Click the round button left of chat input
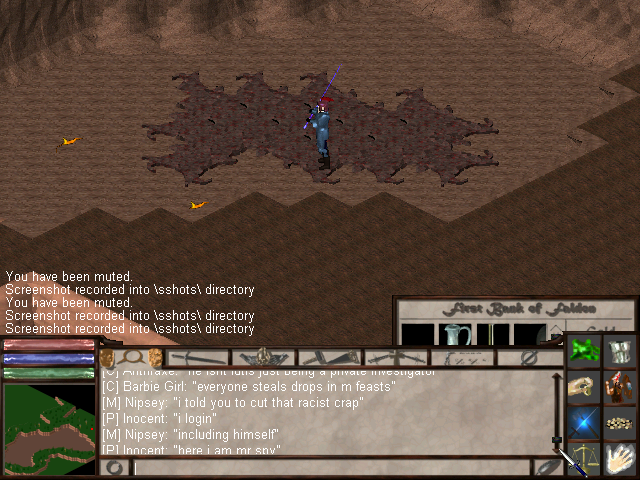The height and width of the screenshot is (480, 640). pyautogui.click(x=115, y=467)
